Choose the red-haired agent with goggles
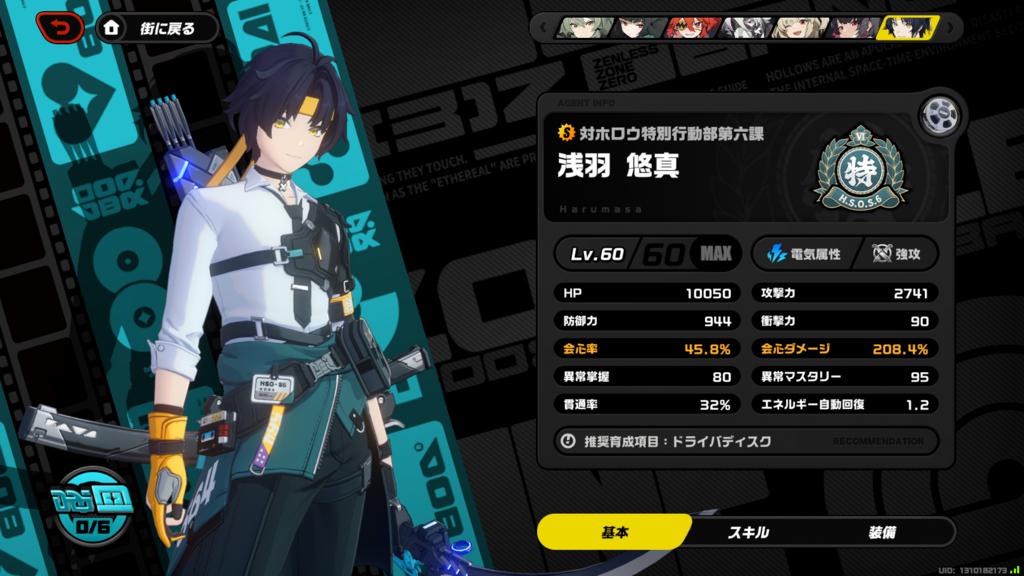Screen dimensions: 1024x576 coord(690,27)
